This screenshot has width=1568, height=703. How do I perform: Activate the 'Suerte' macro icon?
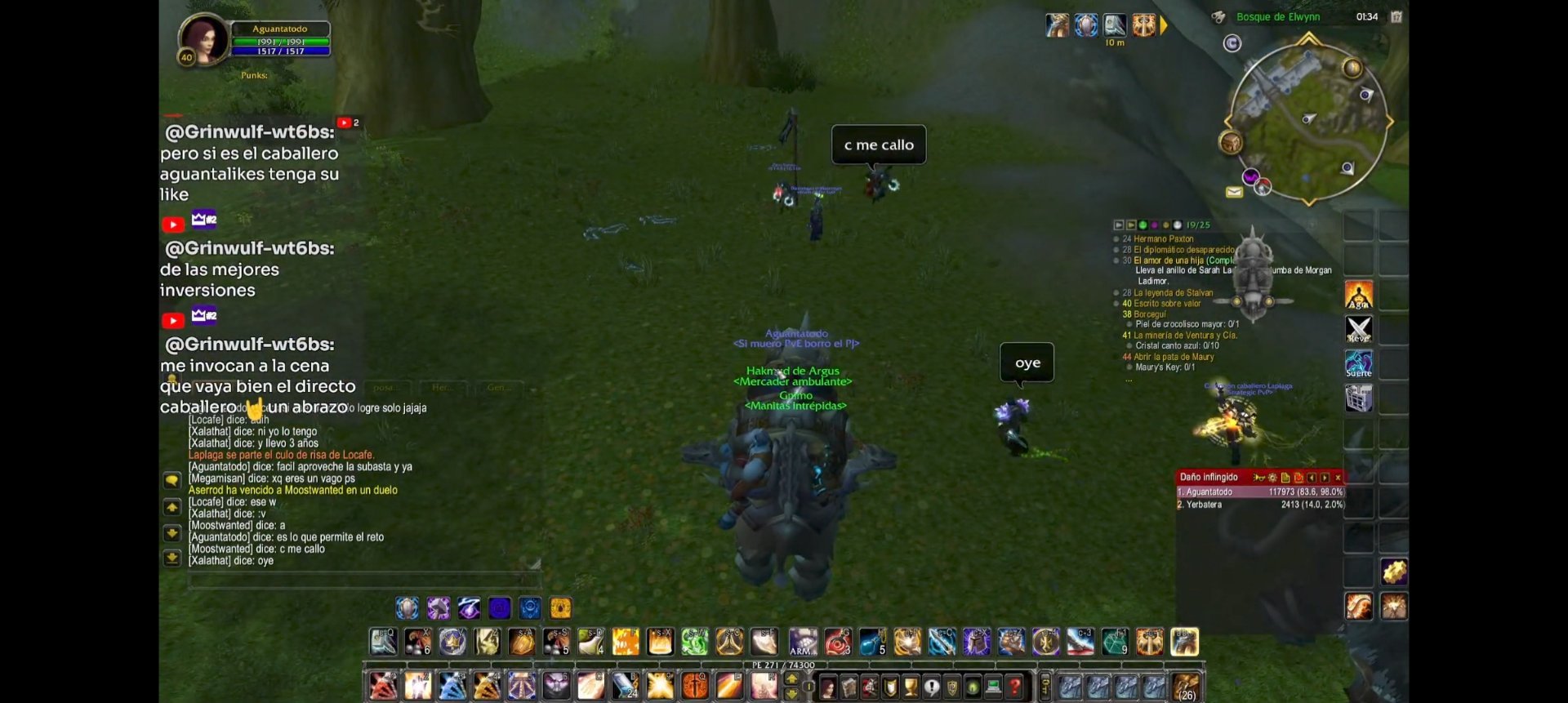(1359, 364)
